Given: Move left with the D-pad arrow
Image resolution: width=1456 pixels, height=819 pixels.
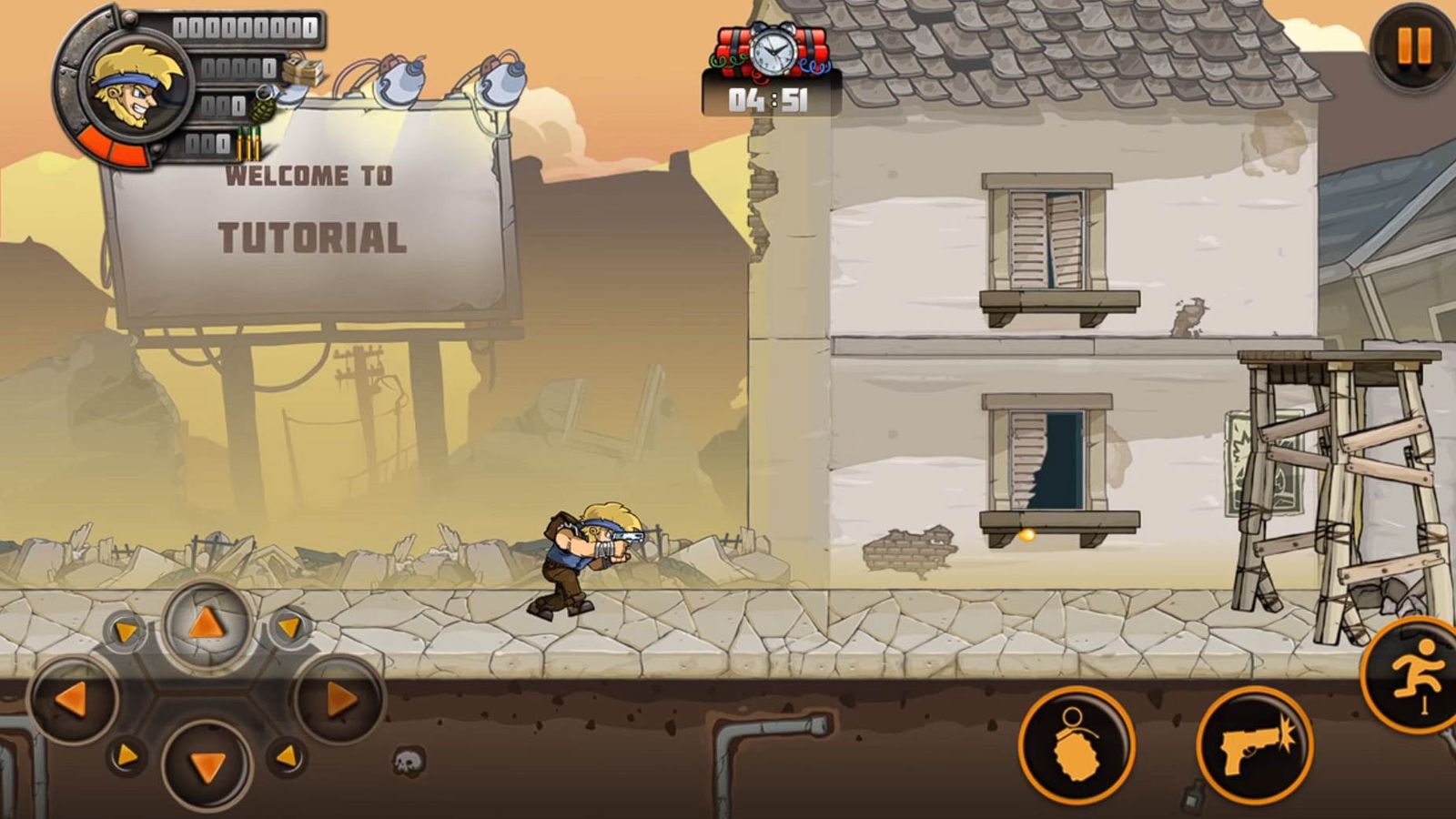Looking at the screenshot, I should click(x=73, y=699).
